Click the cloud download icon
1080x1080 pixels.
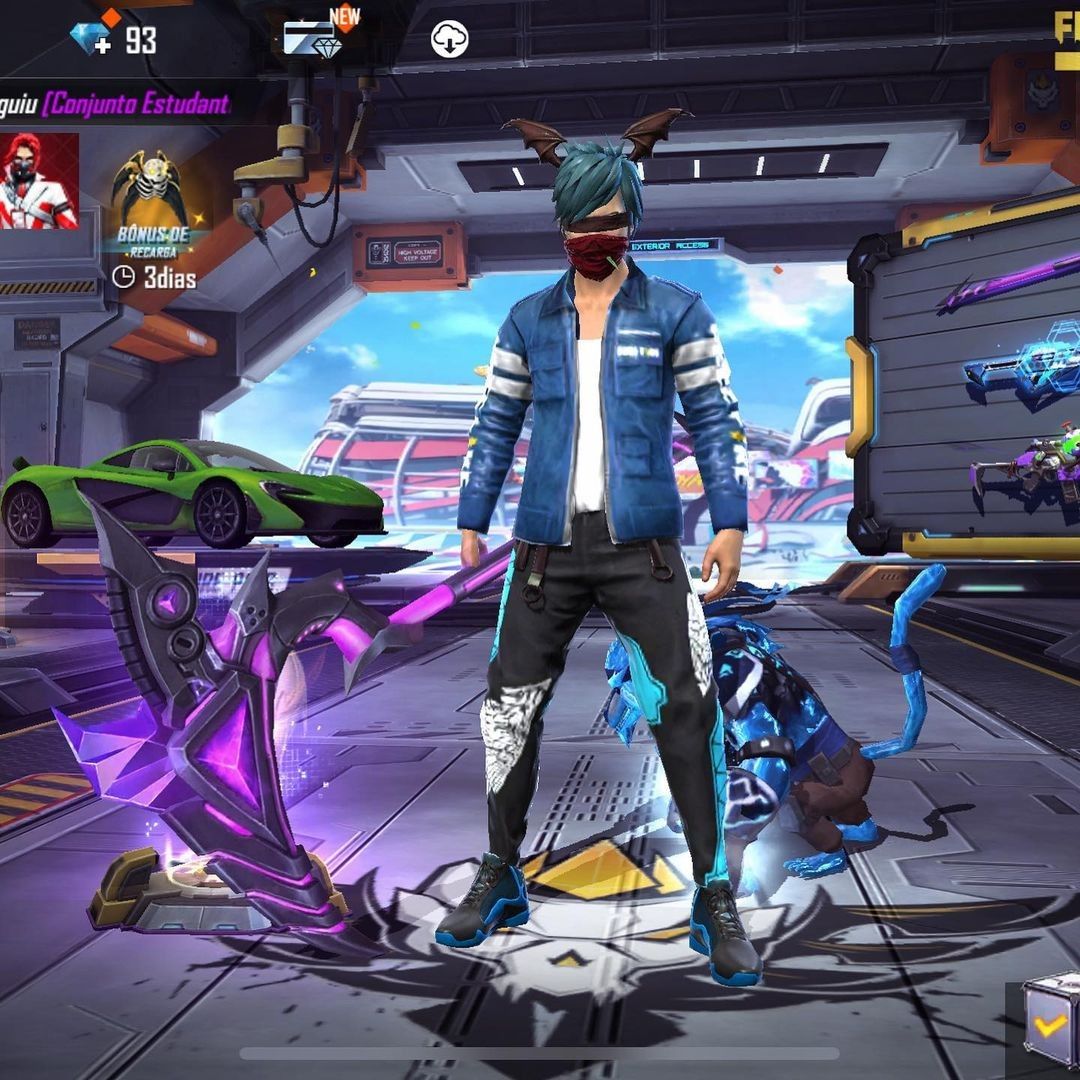coord(449,39)
